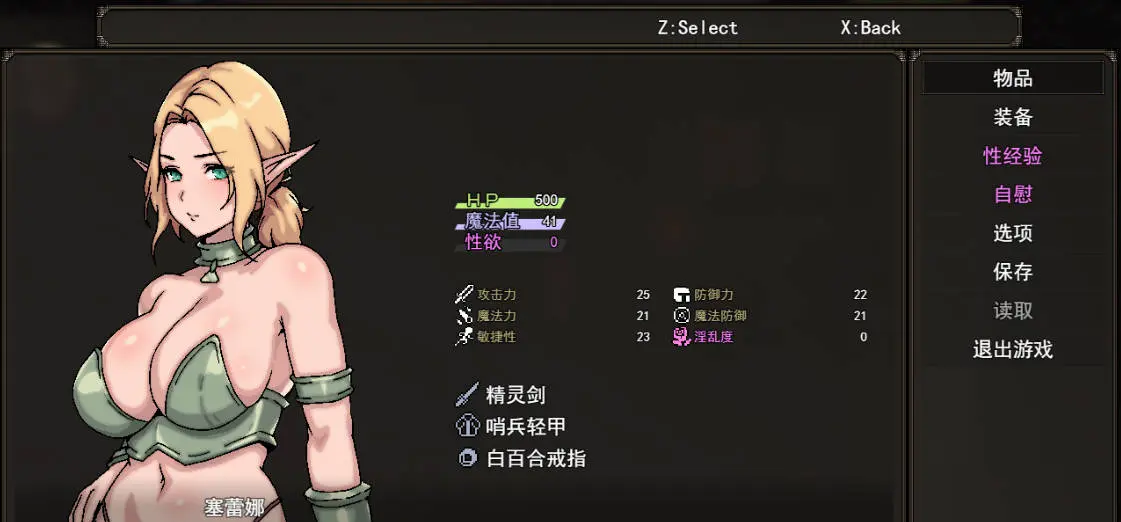Image resolution: width=1121 pixels, height=522 pixels.
Task: Open the 选项 (Options) menu
Action: click(1012, 233)
